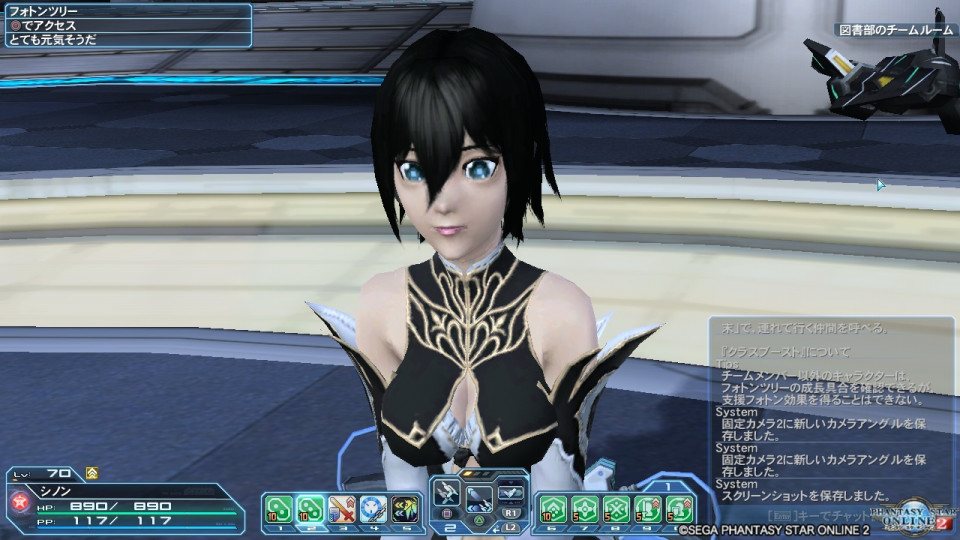Inspect the yellow chevron status icon
Viewport: 960px width, 540px height.
coord(91,473)
